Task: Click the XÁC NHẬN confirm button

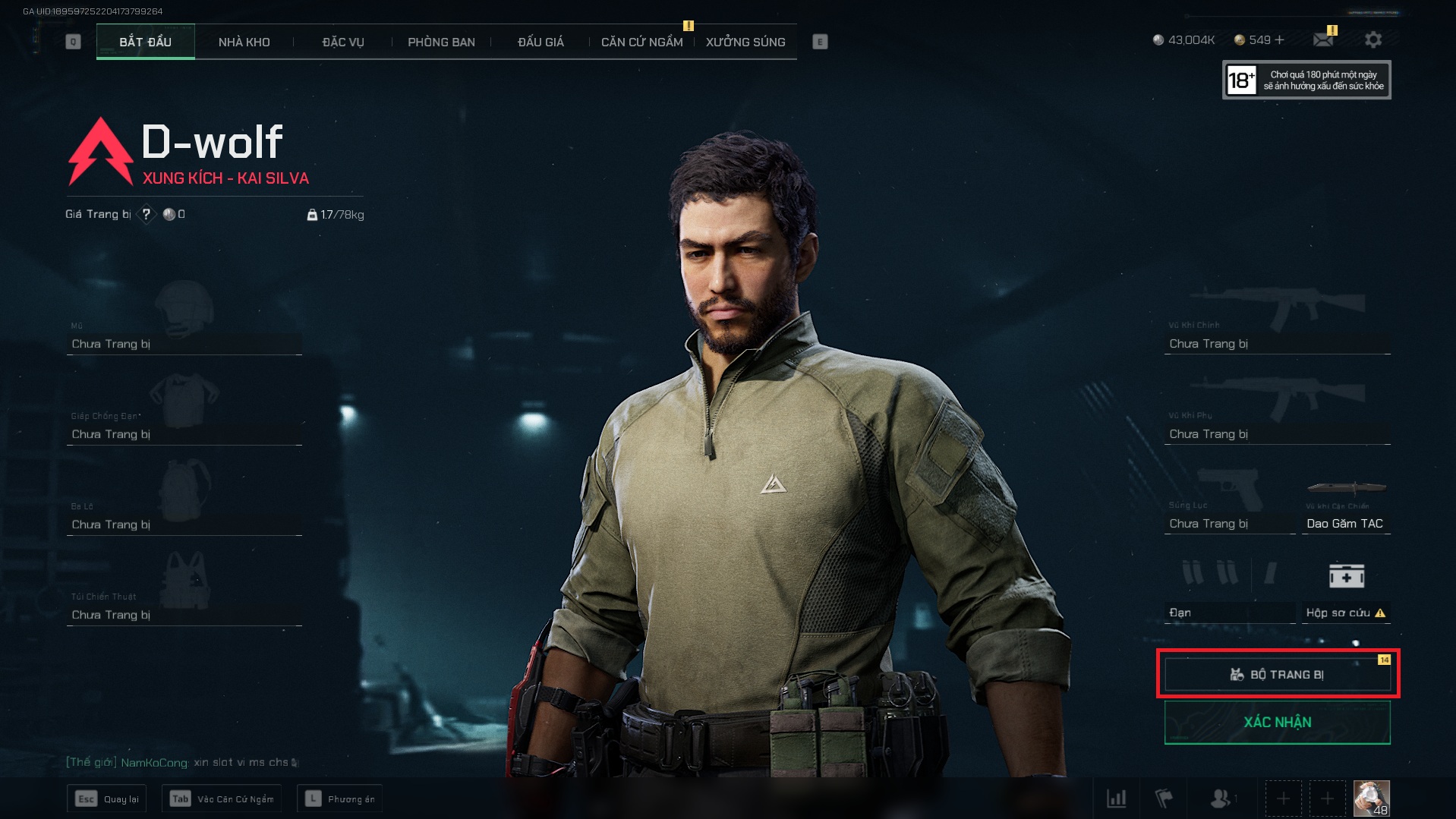Action: pos(1277,722)
